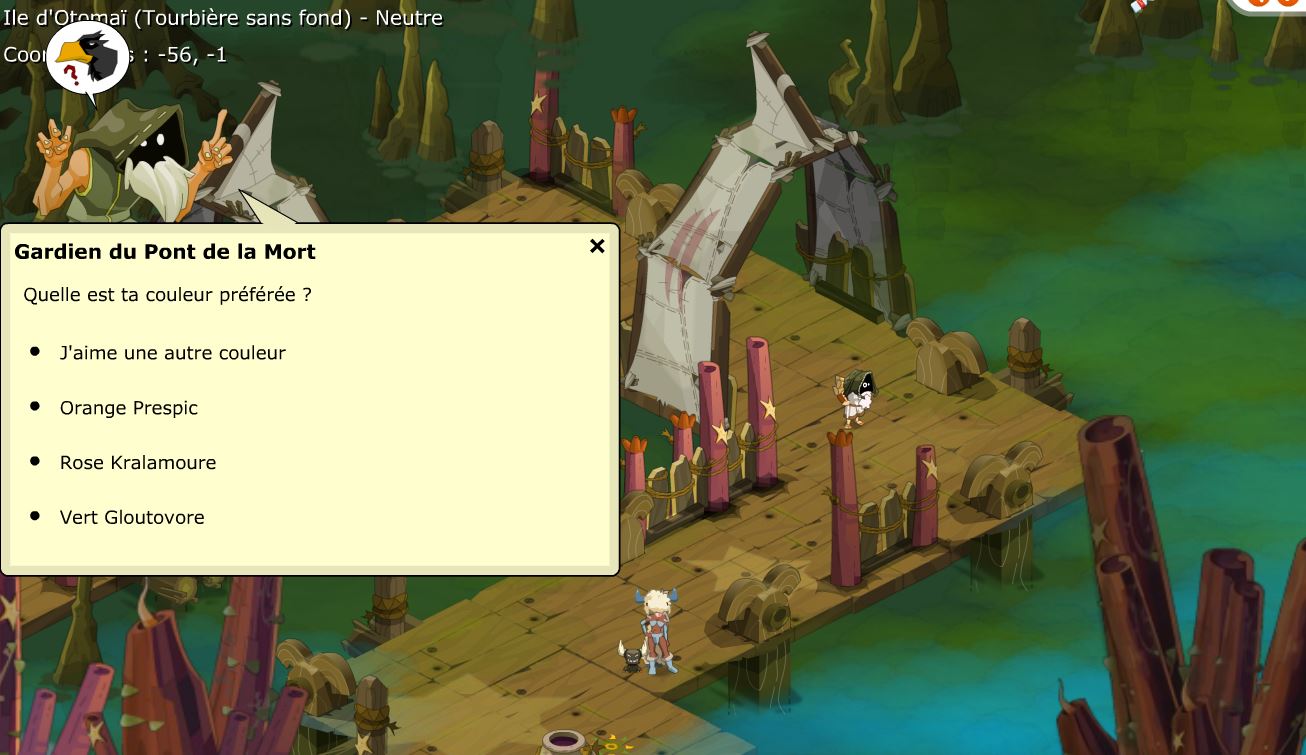Click the leftmost orange icon in the top-right corner
Screen dimensions: 1306x755
[1257, 5]
